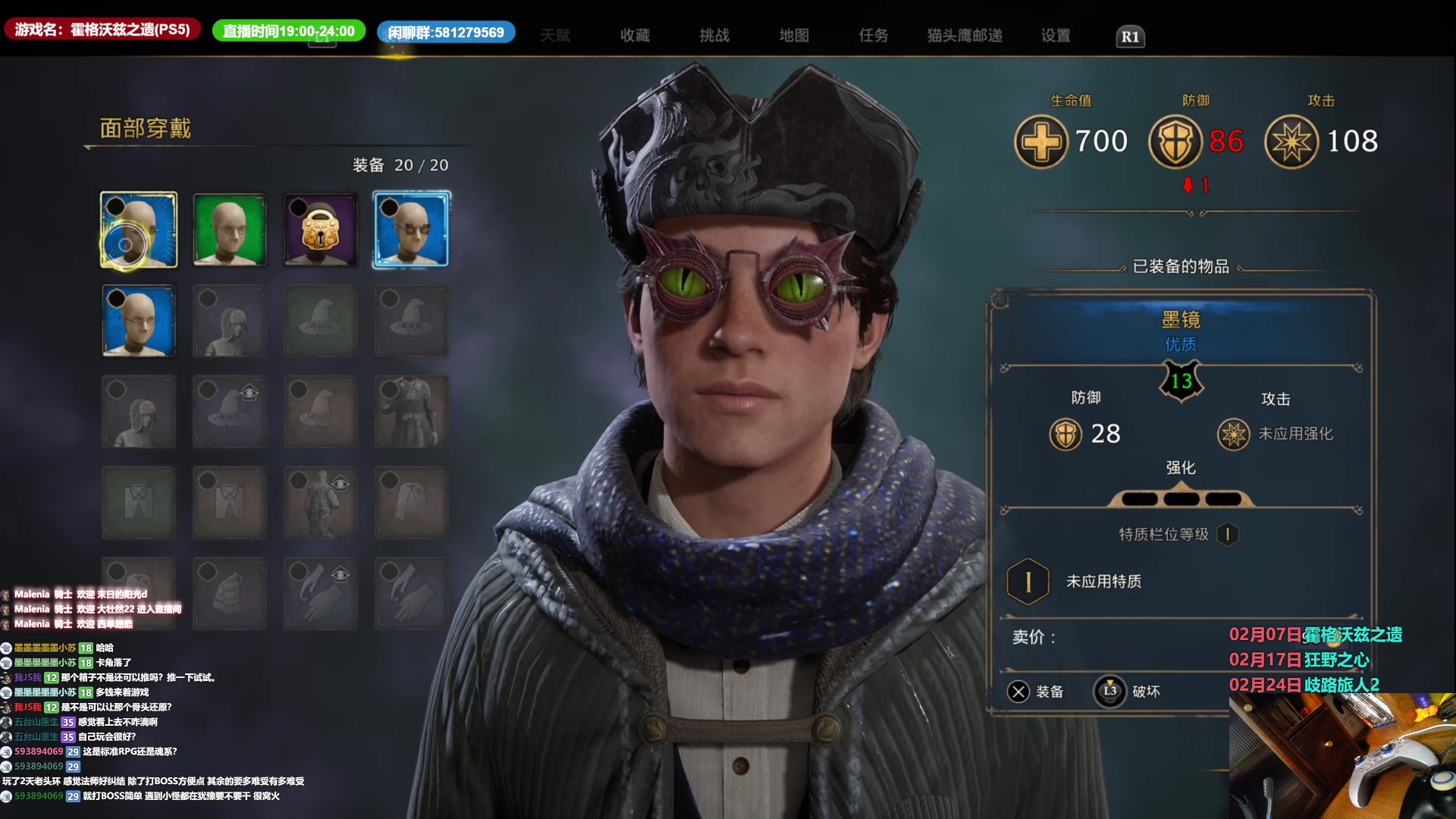
Task: Switch to the 设置 settings tab
Action: [x=1056, y=36]
